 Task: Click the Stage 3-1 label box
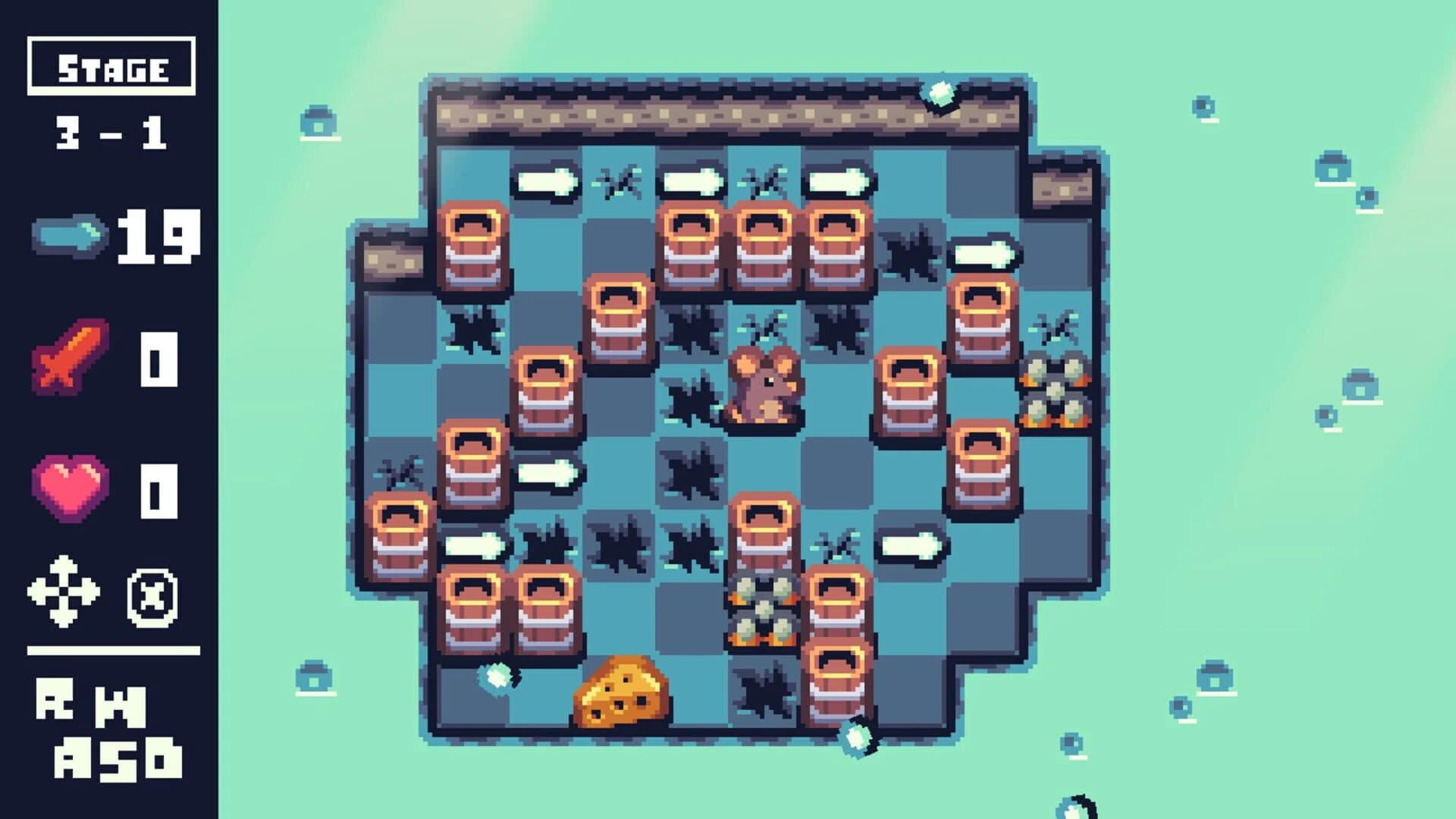110,68
